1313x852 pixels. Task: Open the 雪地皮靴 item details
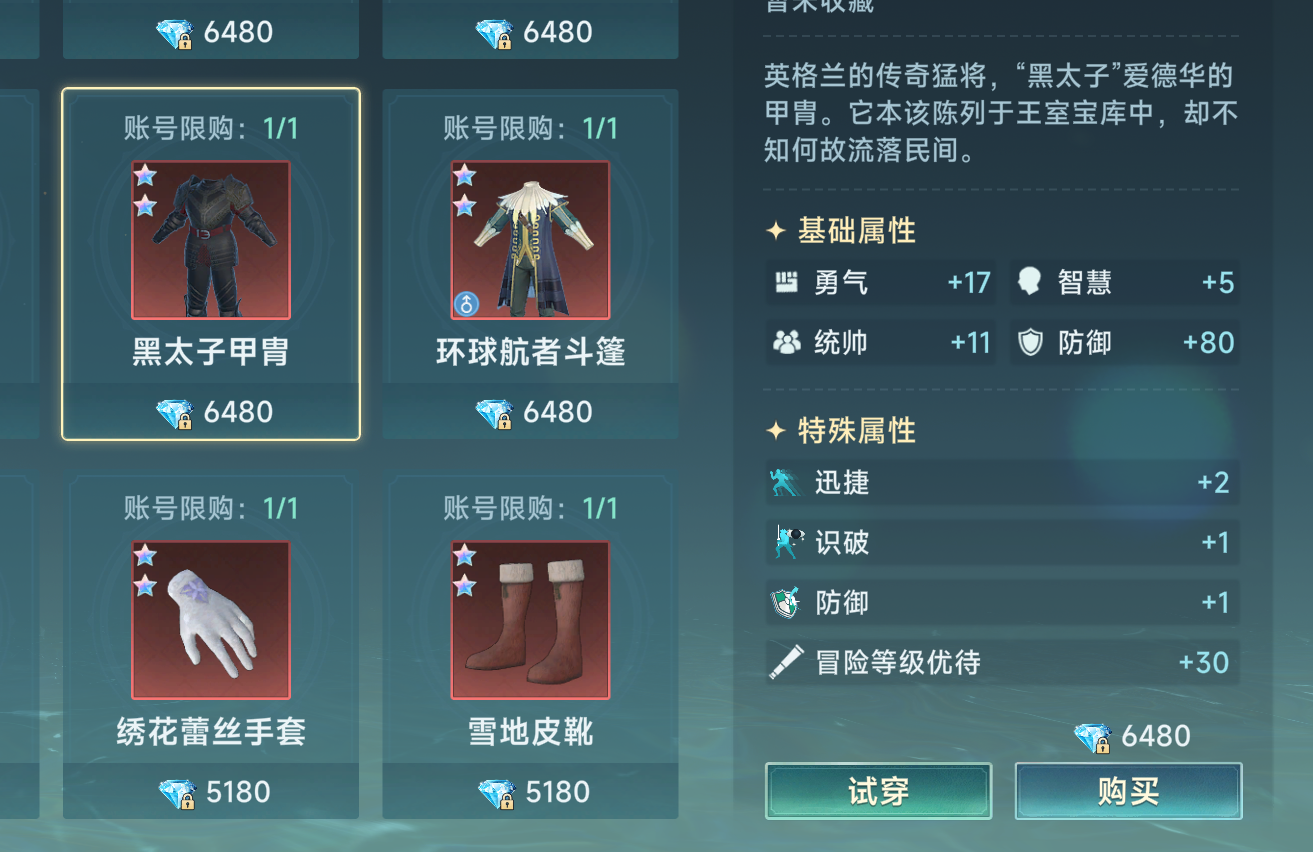tap(529, 622)
